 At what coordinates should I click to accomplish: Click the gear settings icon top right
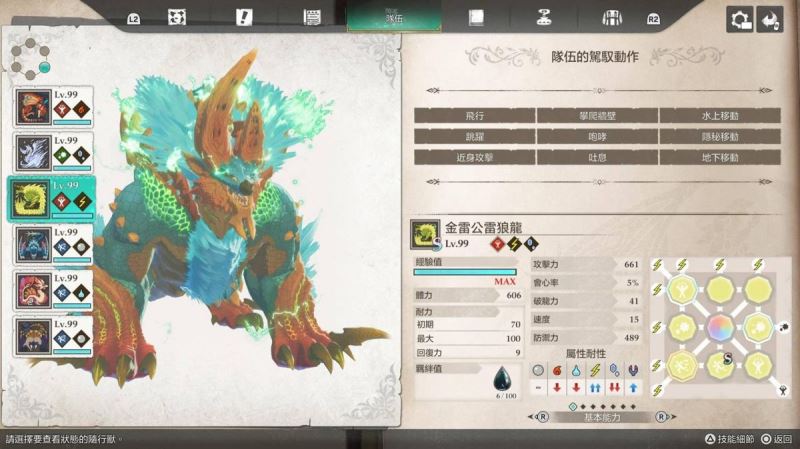740,18
